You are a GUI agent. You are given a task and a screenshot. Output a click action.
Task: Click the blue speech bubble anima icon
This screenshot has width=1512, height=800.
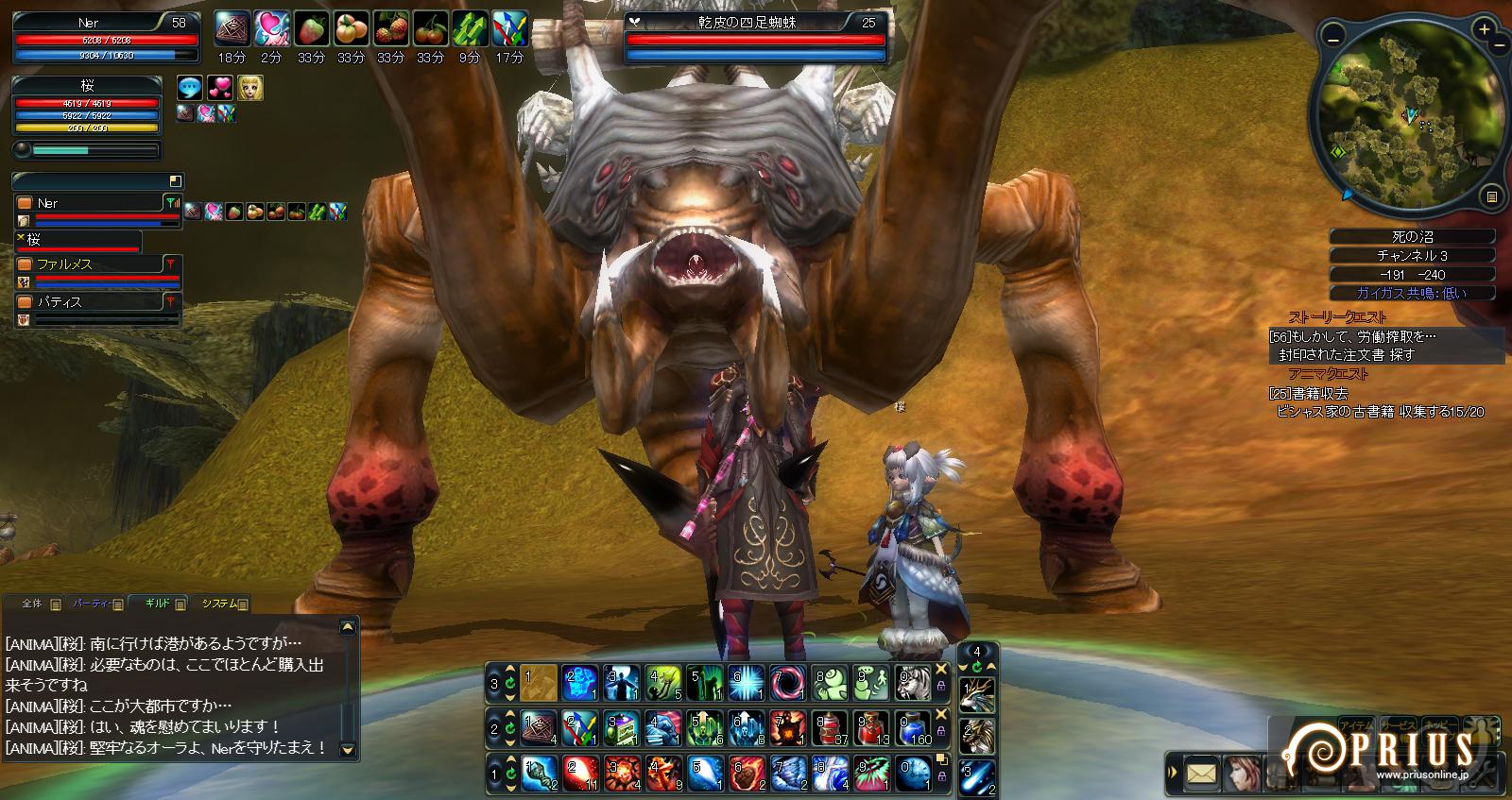(x=190, y=88)
